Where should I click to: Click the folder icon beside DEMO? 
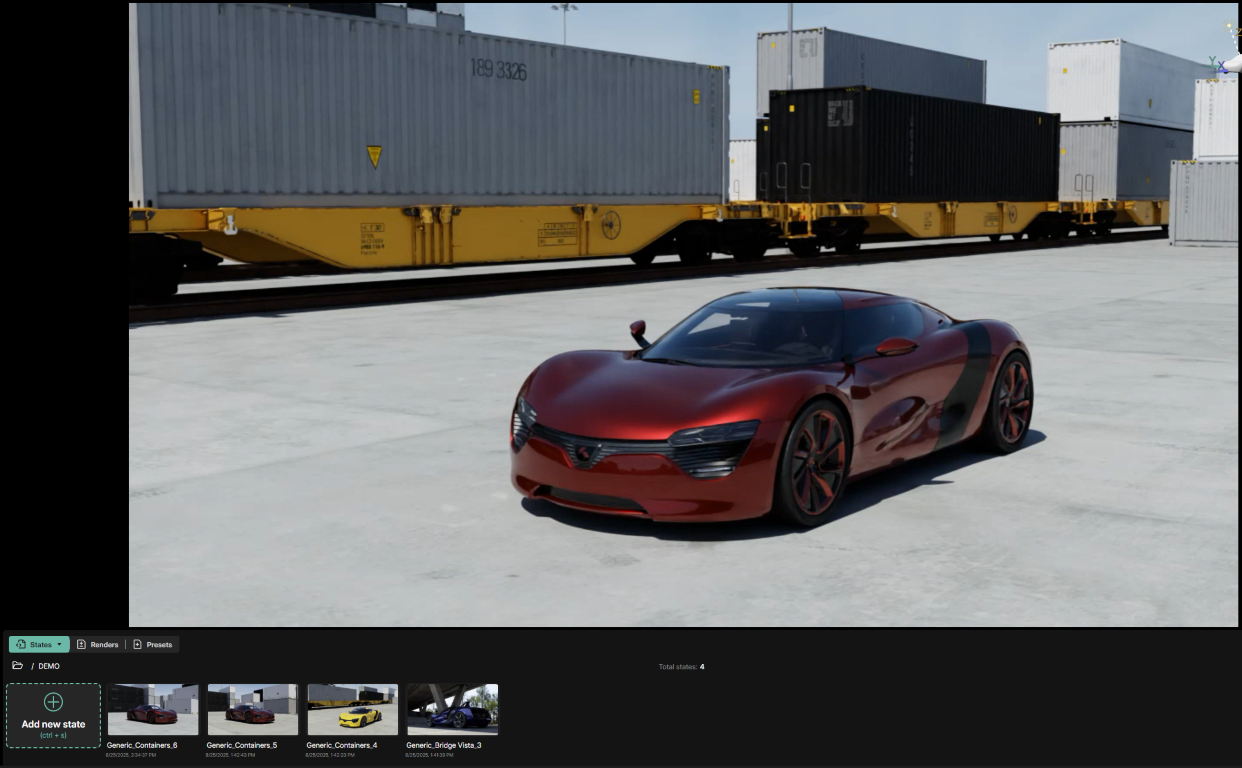pyautogui.click(x=17, y=666)
